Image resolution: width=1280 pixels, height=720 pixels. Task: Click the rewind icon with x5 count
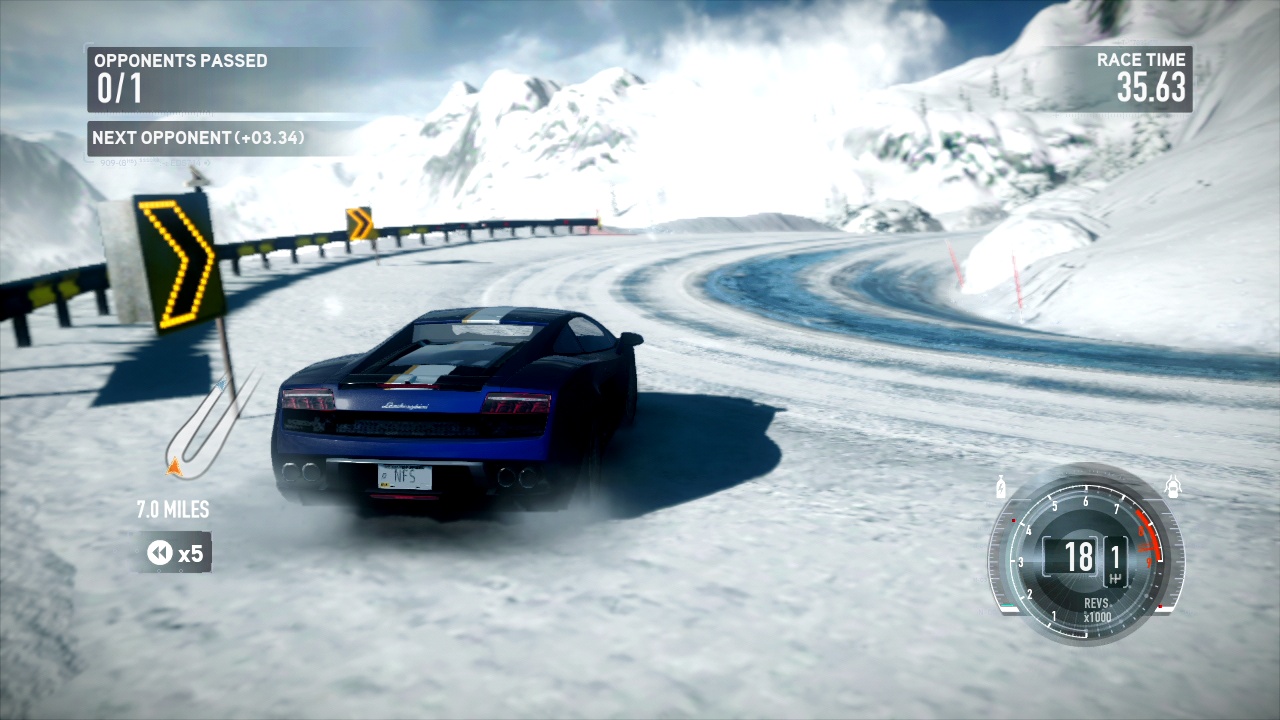pyautogui.click(x=176, y=552)
